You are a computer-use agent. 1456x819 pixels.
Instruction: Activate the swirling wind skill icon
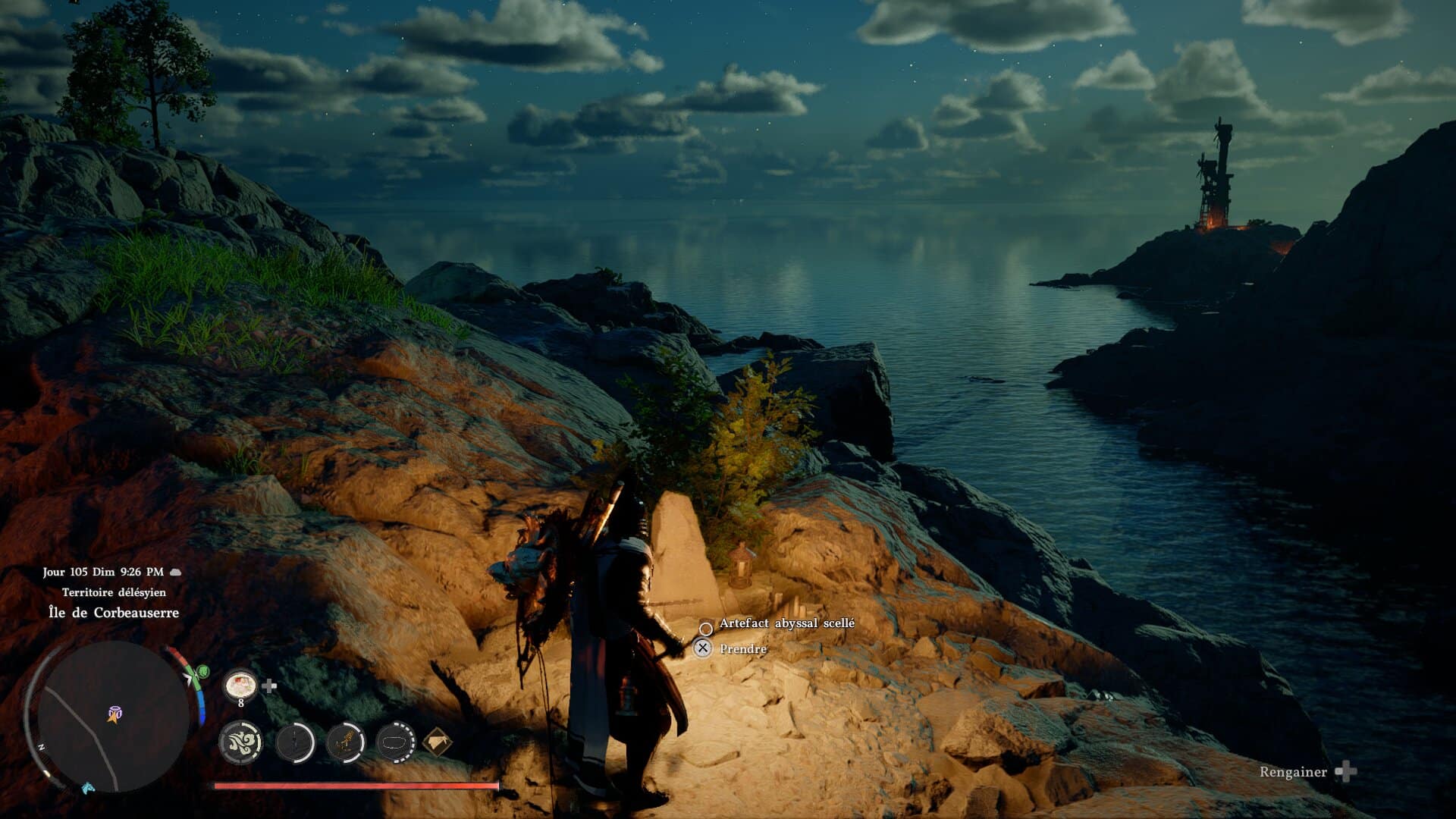[x=240, y=742]
